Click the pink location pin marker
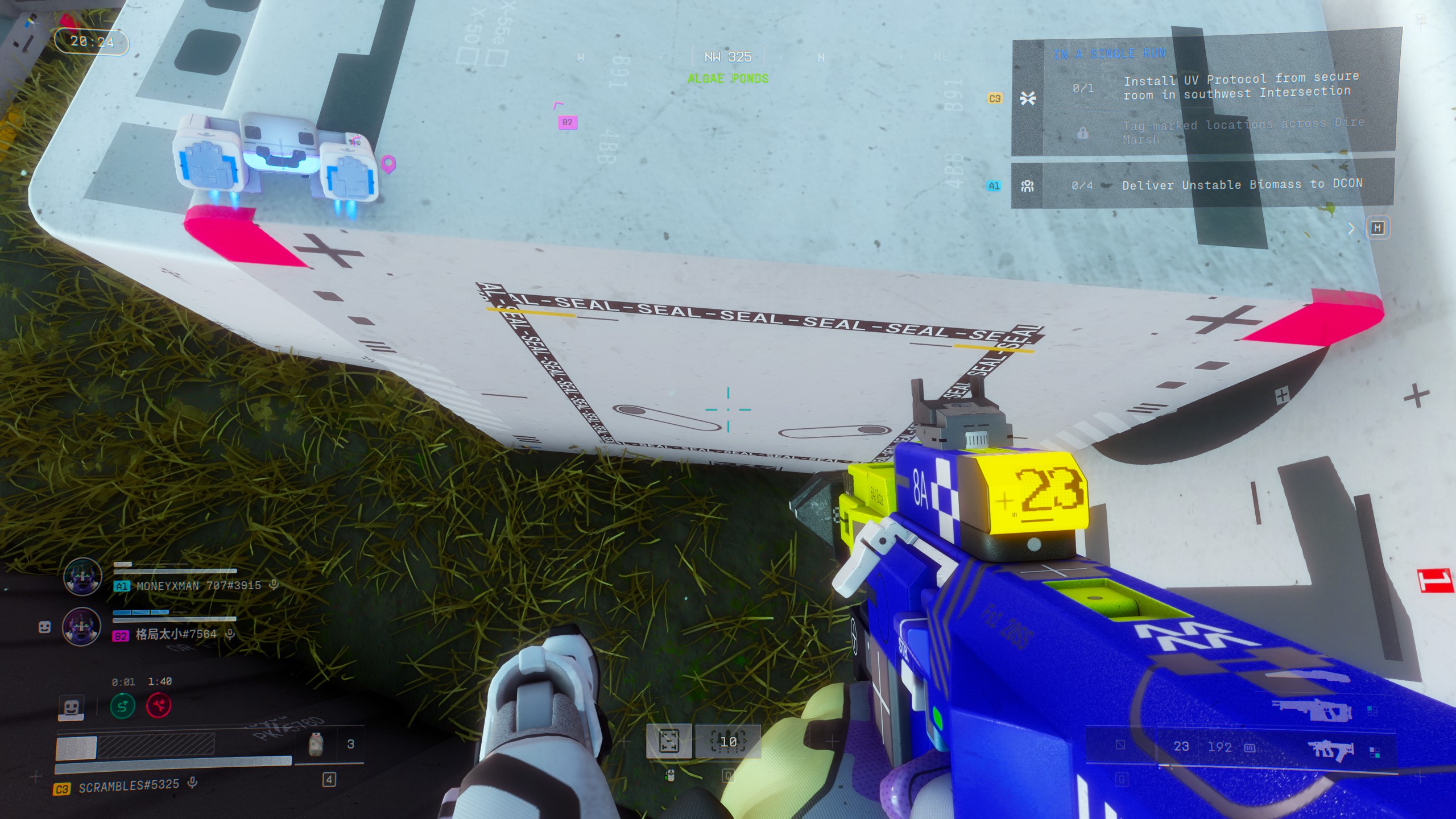Viewport: 1456px width, 819px height. tap(388, 164)
